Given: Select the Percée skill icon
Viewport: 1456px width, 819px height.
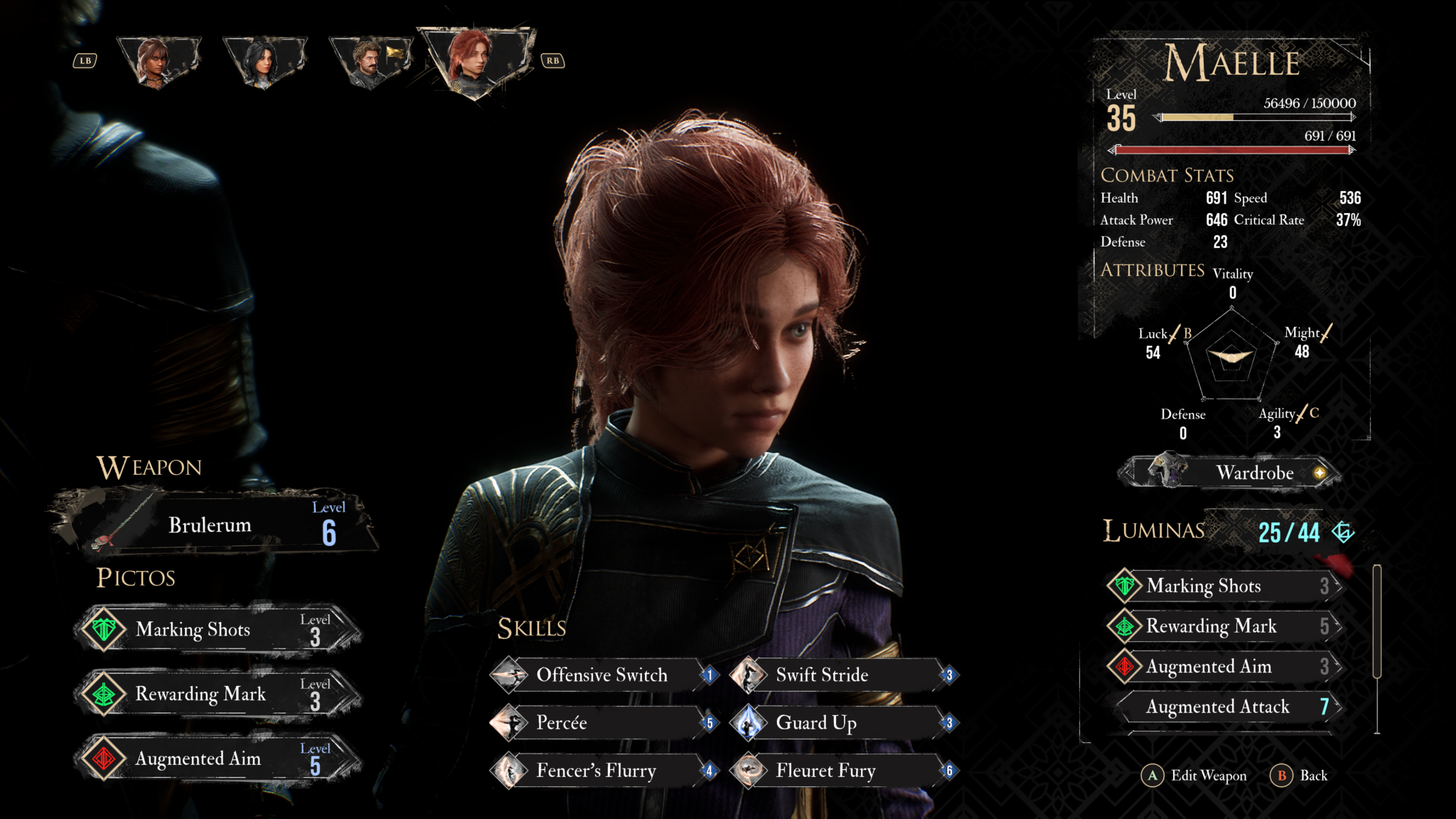Looking at the screenshot, I should 510,723.
